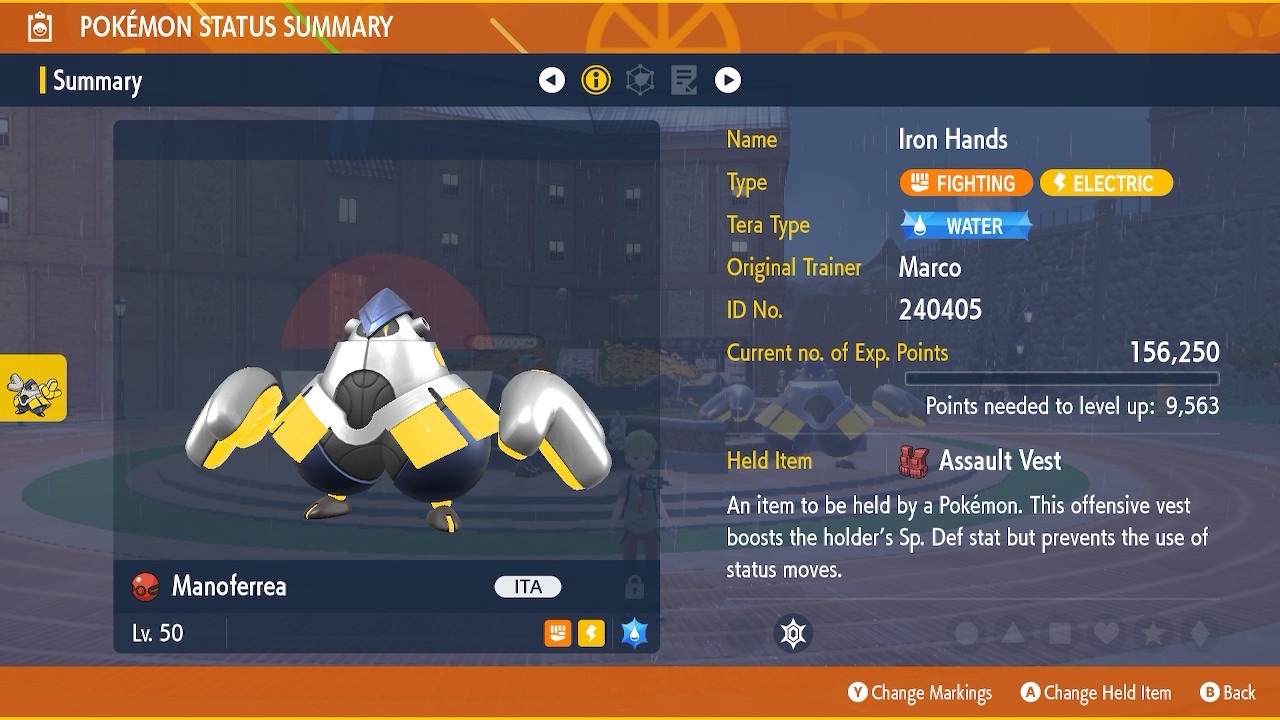Screen dimensions: 1280x720
Task: Go Back from the summary screen
Action: pos(1228,692)
